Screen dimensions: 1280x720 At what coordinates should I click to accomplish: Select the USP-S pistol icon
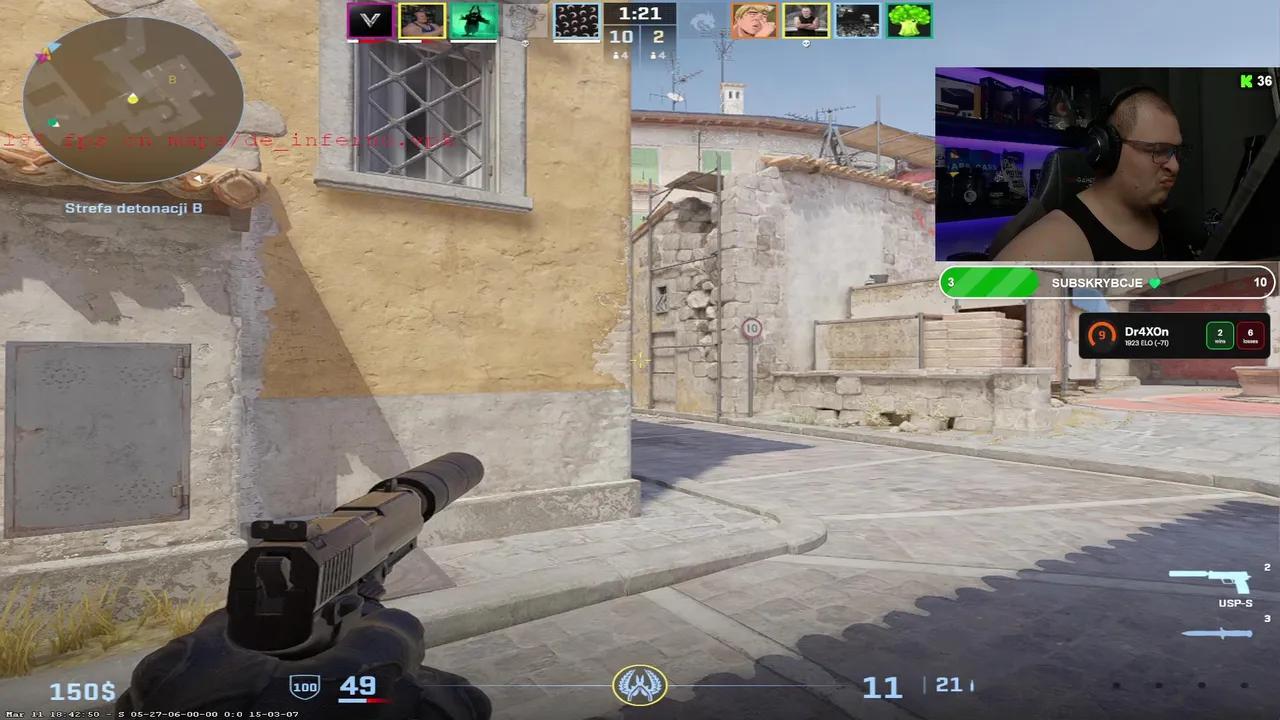pyautogui.click(x=1215, y=582)
